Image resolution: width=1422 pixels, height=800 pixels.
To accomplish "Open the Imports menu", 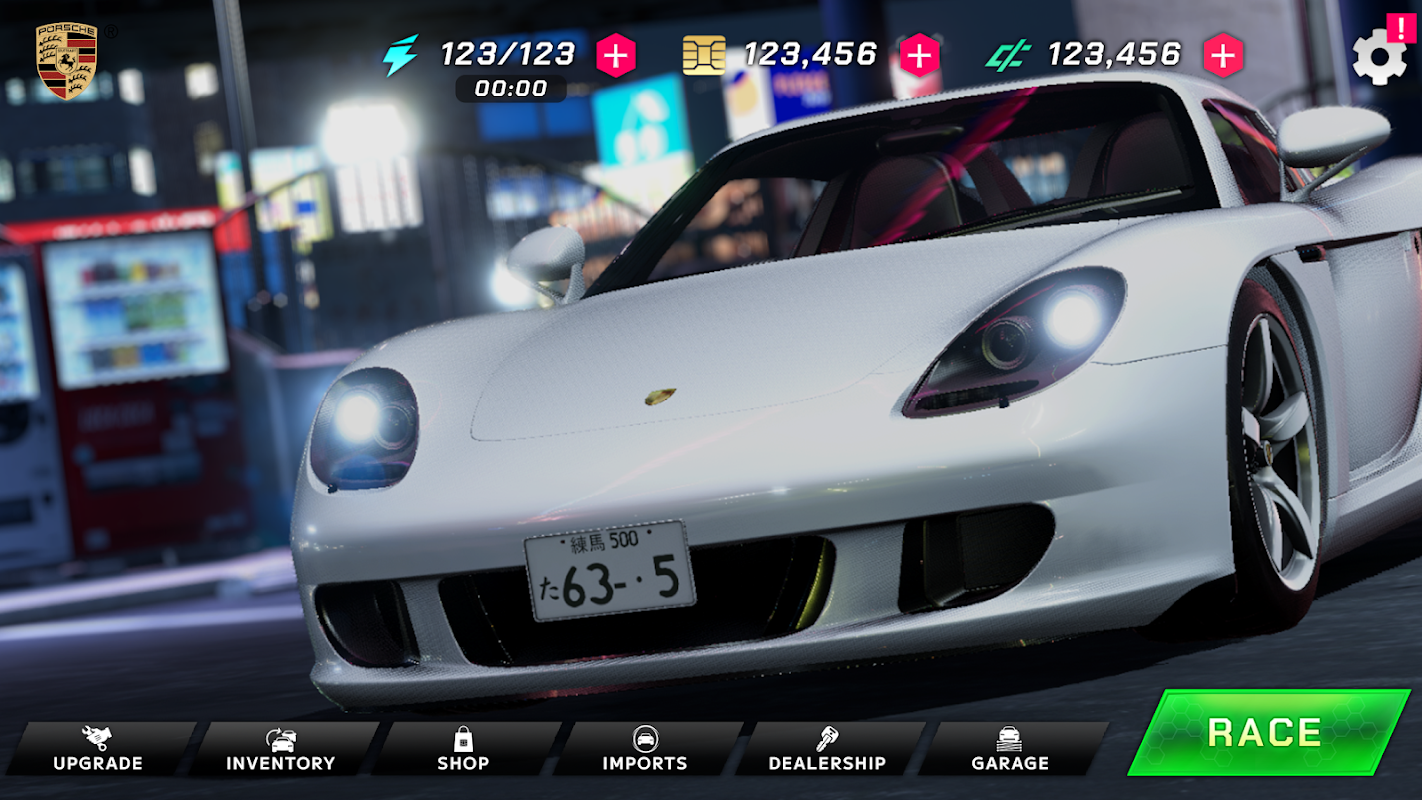I will click(x=645, y=750).
